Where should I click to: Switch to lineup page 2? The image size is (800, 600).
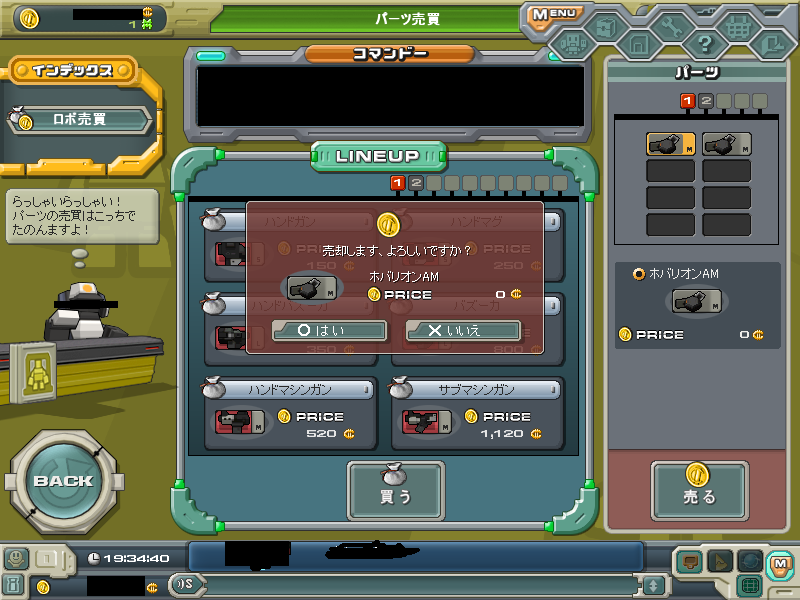(416, 183)
